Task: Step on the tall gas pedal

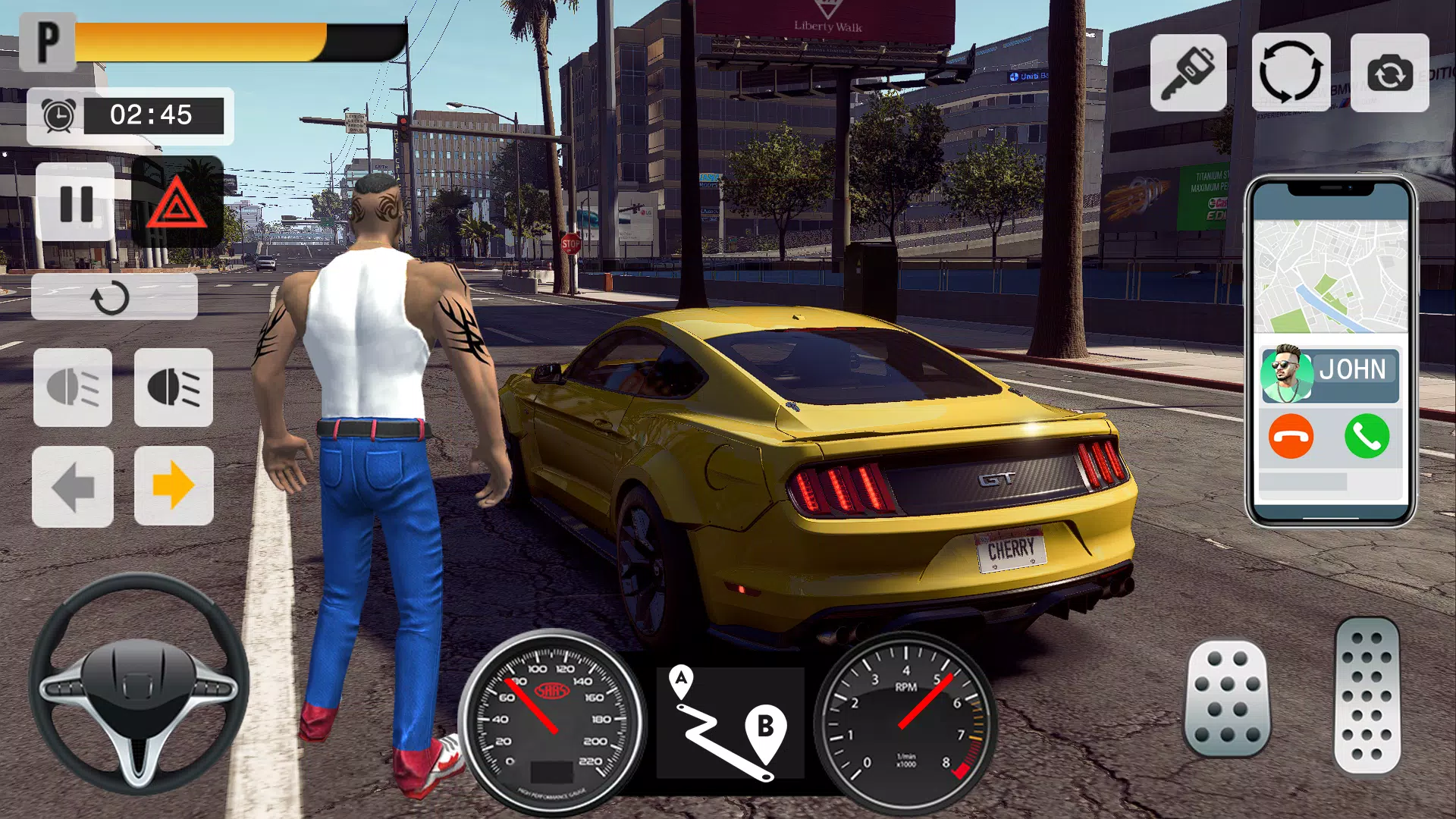Action: point(1367,696)
